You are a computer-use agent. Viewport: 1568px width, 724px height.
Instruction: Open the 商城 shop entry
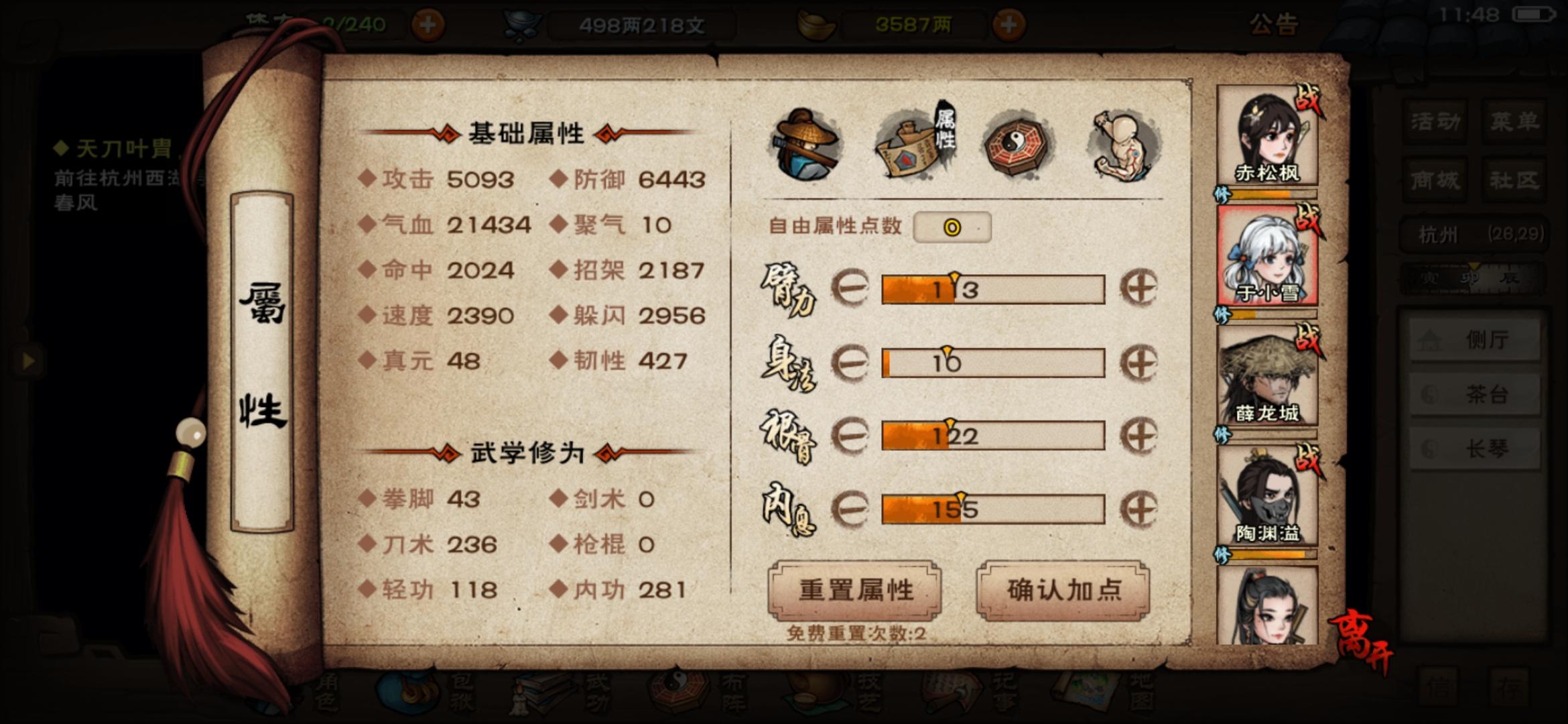click(1435, 180)
